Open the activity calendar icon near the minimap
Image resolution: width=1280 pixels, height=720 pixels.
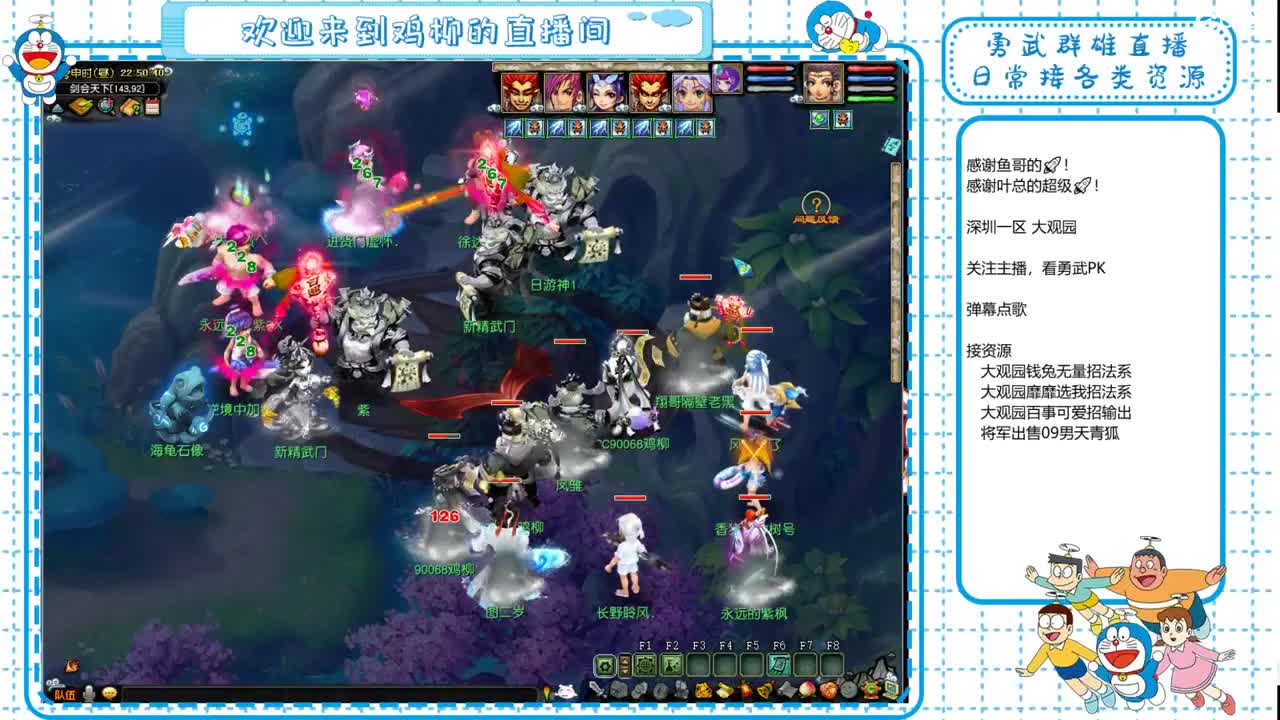coord(152,106)
